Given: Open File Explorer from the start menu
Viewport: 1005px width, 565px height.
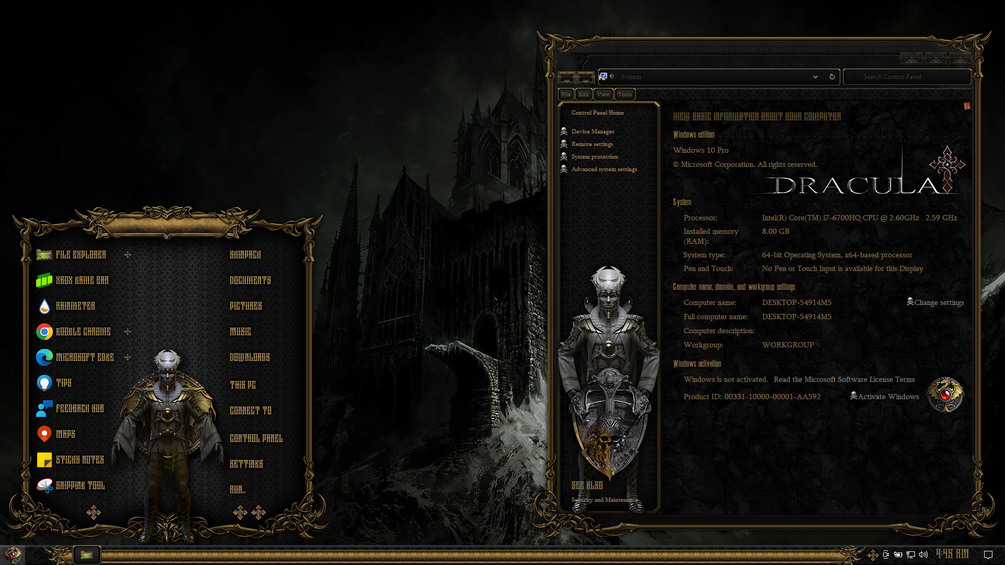Looking at the screenshot, I should coord(80,255).
